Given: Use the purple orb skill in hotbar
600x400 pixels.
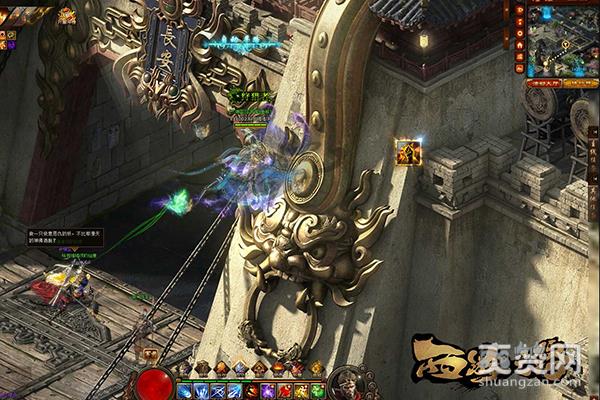Looking at the screenshot, I should point(267,390).
